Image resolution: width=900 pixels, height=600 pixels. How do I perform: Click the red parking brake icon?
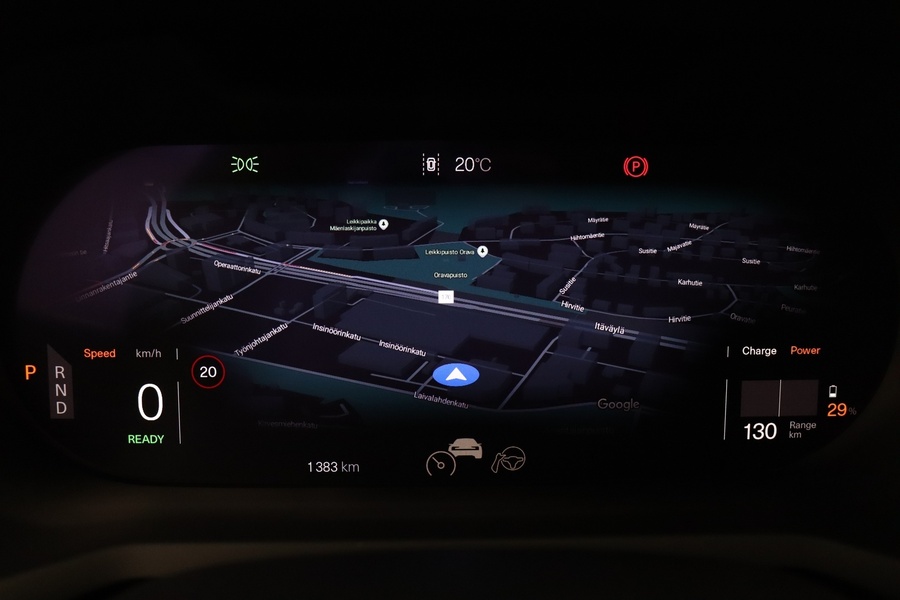tap(634, 166)
